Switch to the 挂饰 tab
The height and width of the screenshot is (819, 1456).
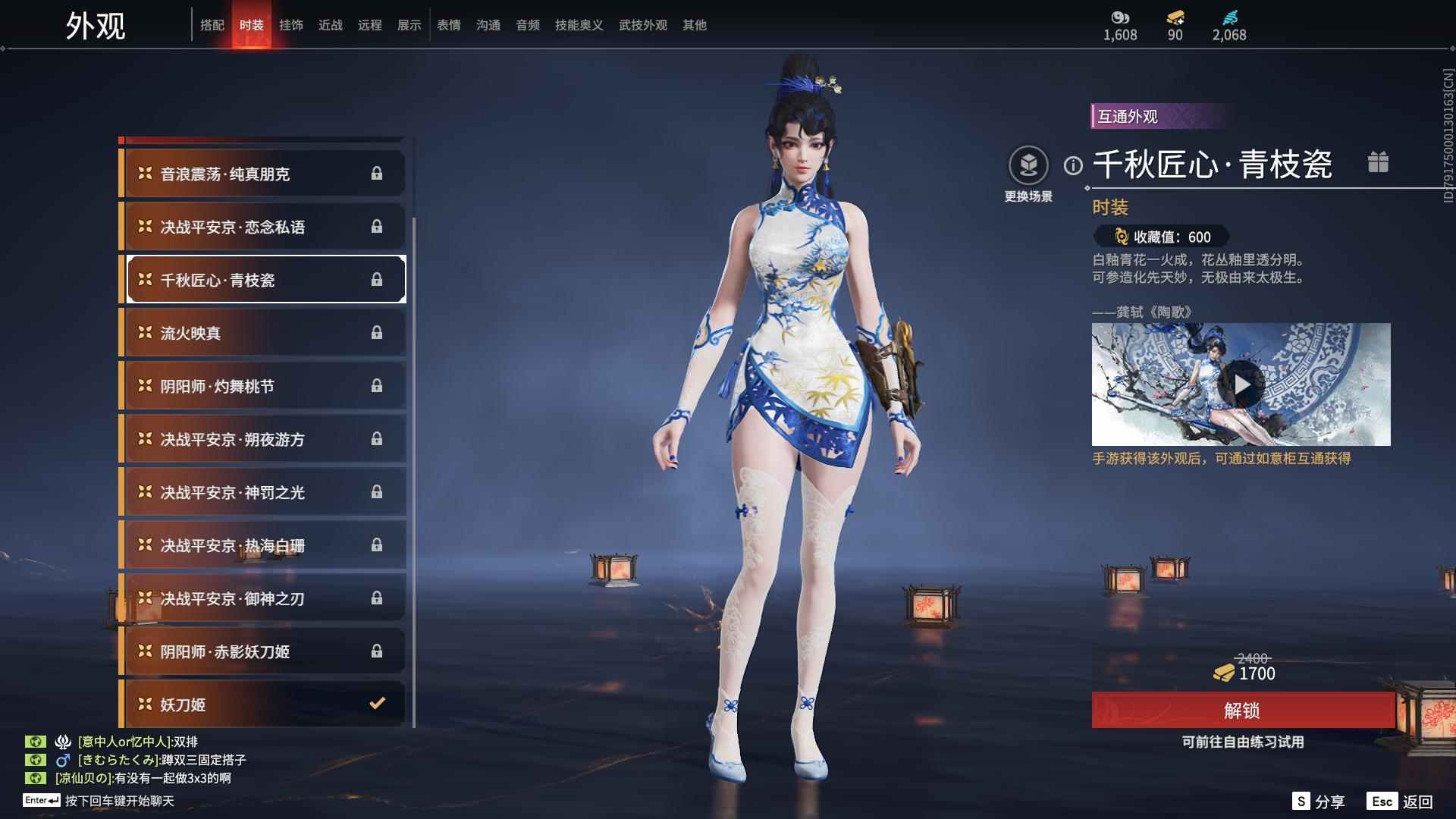293,24
